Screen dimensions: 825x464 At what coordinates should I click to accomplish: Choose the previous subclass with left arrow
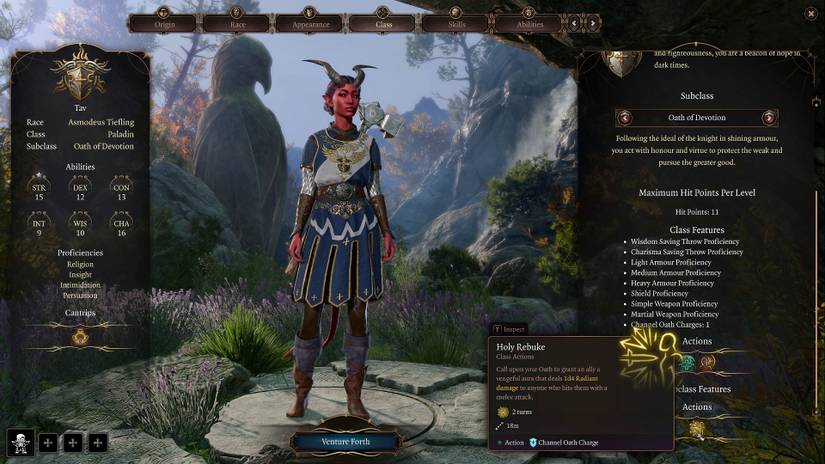[627, 117]
